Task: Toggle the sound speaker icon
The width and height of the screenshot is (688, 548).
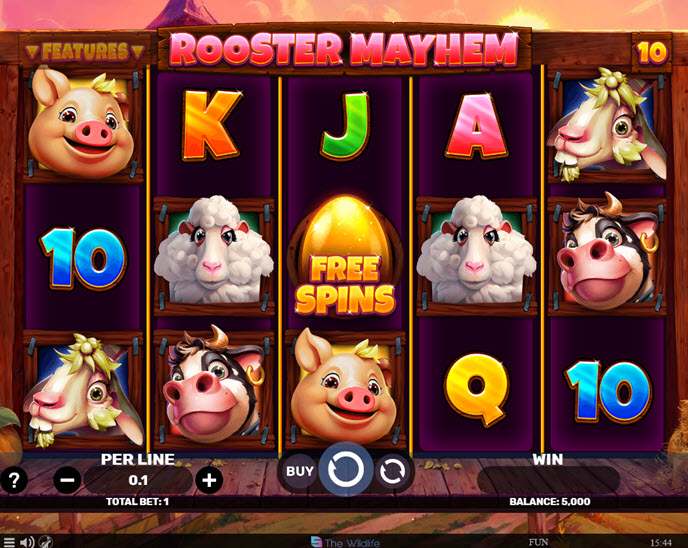Action: (x=27, y=541)
